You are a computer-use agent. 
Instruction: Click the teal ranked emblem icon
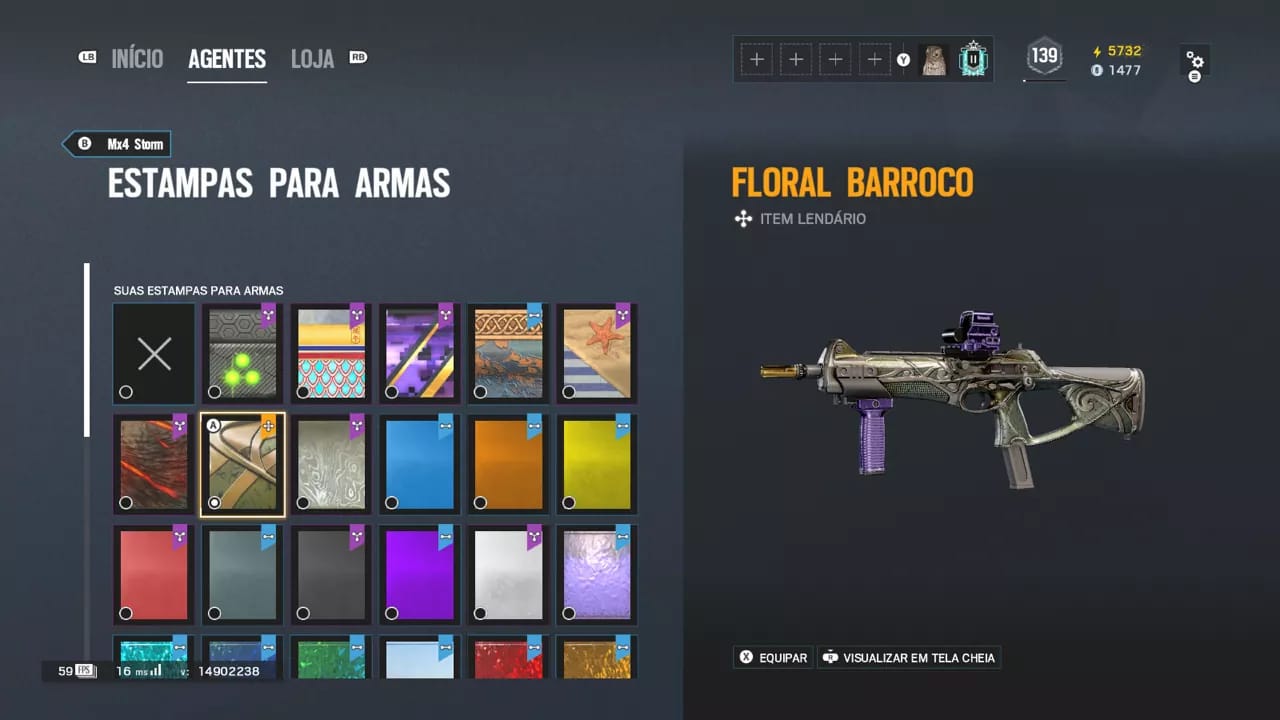(972, 59)
